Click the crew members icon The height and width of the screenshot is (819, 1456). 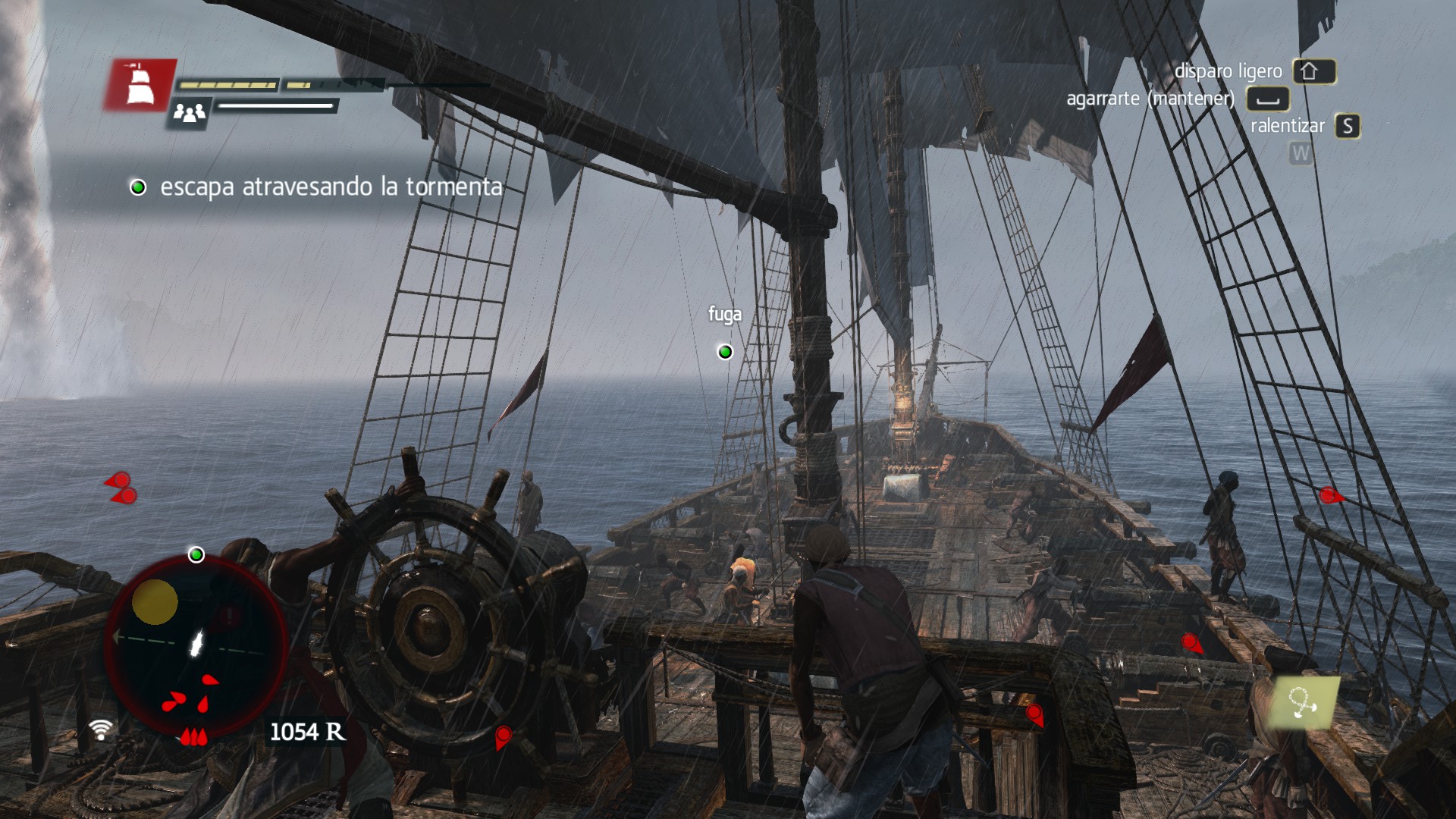tap(189, 114)
